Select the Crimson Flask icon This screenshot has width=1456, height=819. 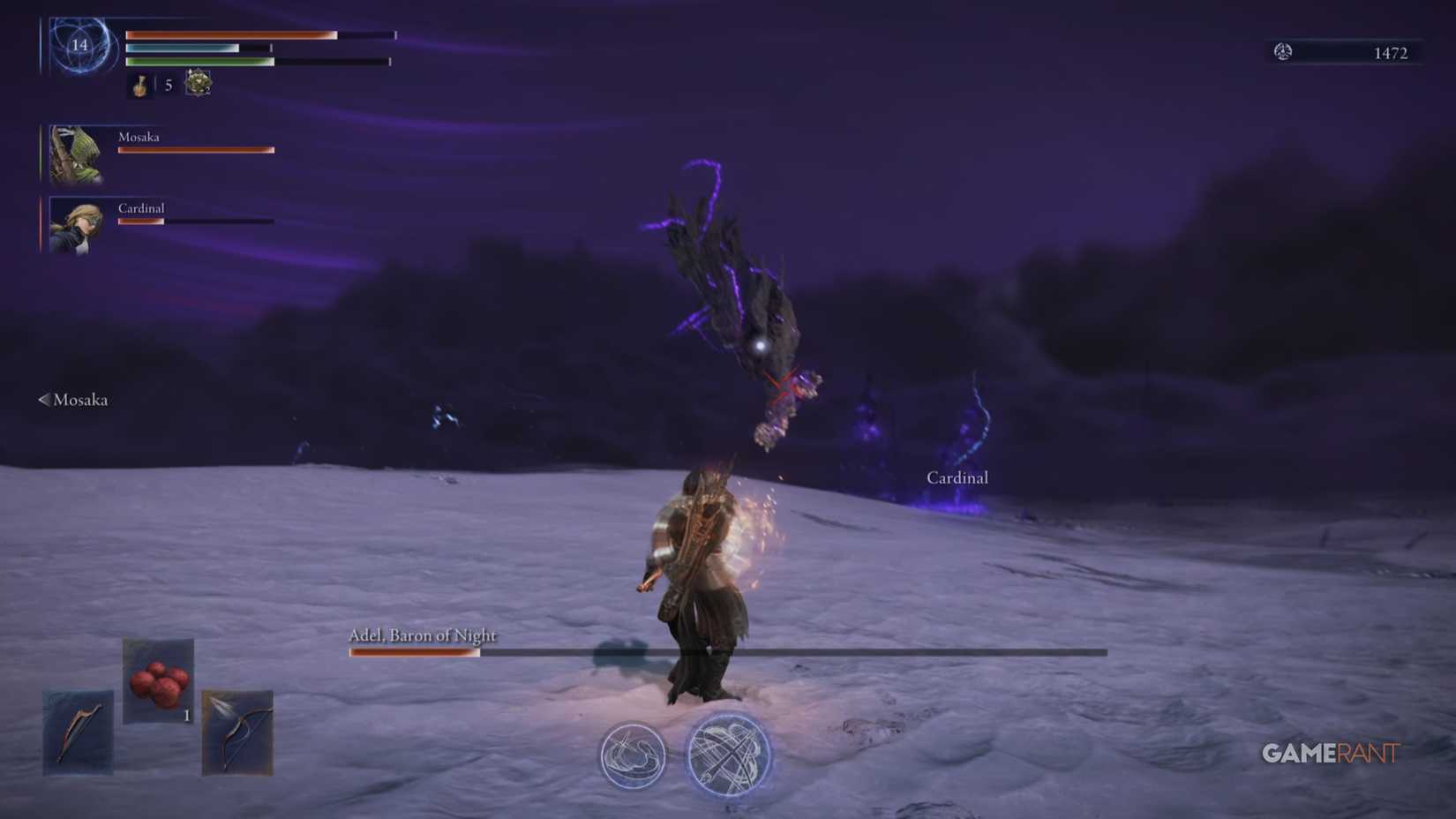[x=141, y=86]
